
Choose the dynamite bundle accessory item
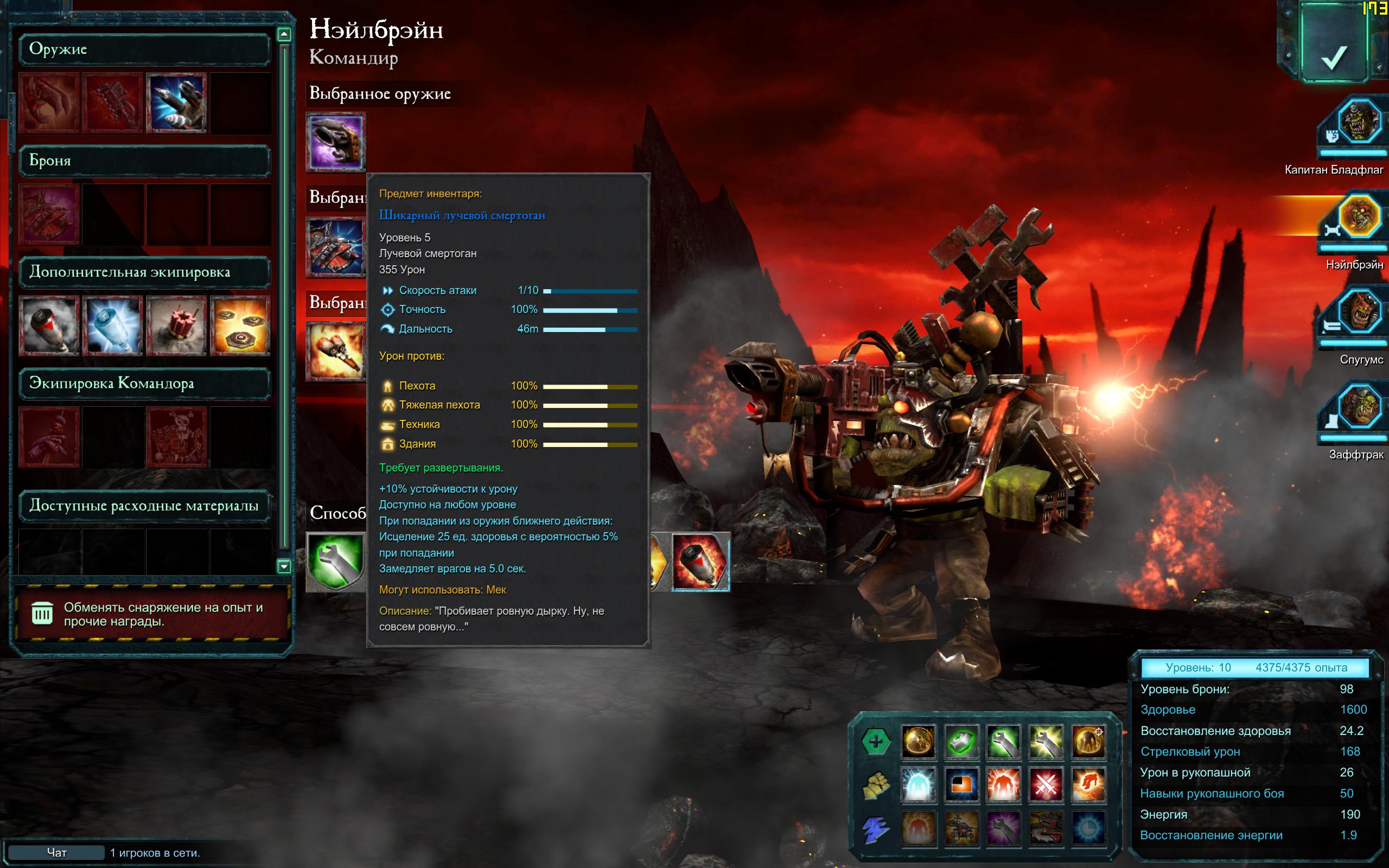(176, 325)
